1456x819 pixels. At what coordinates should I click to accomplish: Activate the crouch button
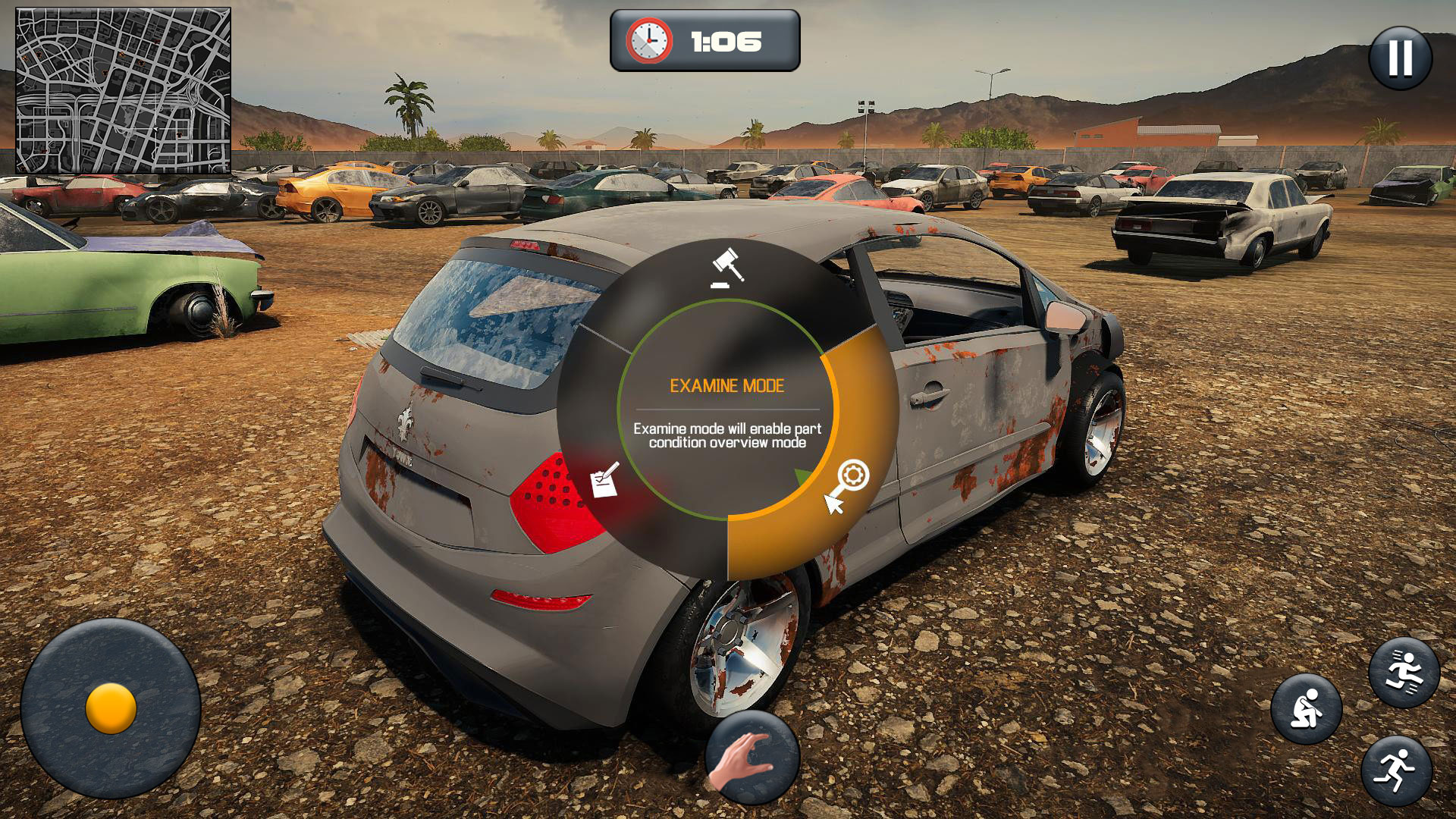pos(1306,709)
